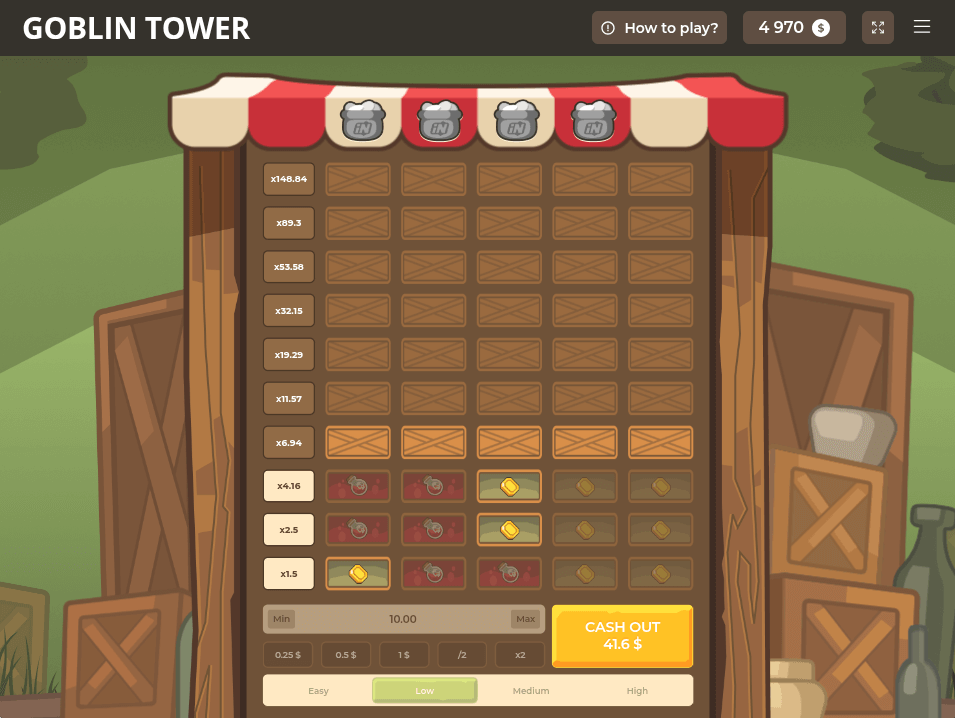Screen dimensions: 955x718
Task: Select Easy difficulty
Action: click(318, 691)
